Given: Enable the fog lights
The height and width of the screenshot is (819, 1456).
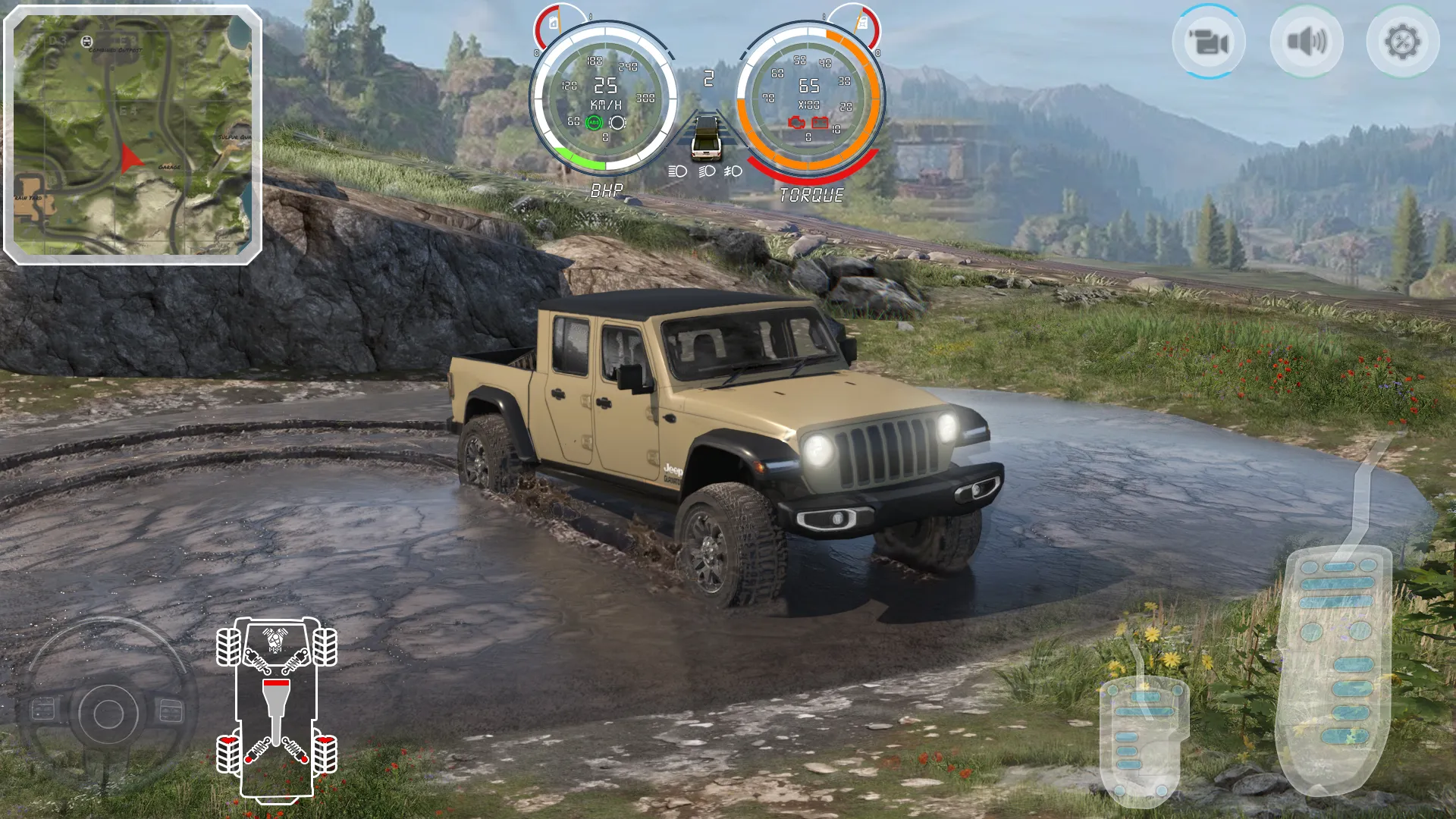Looking at the screenshot, I should 733,171.
